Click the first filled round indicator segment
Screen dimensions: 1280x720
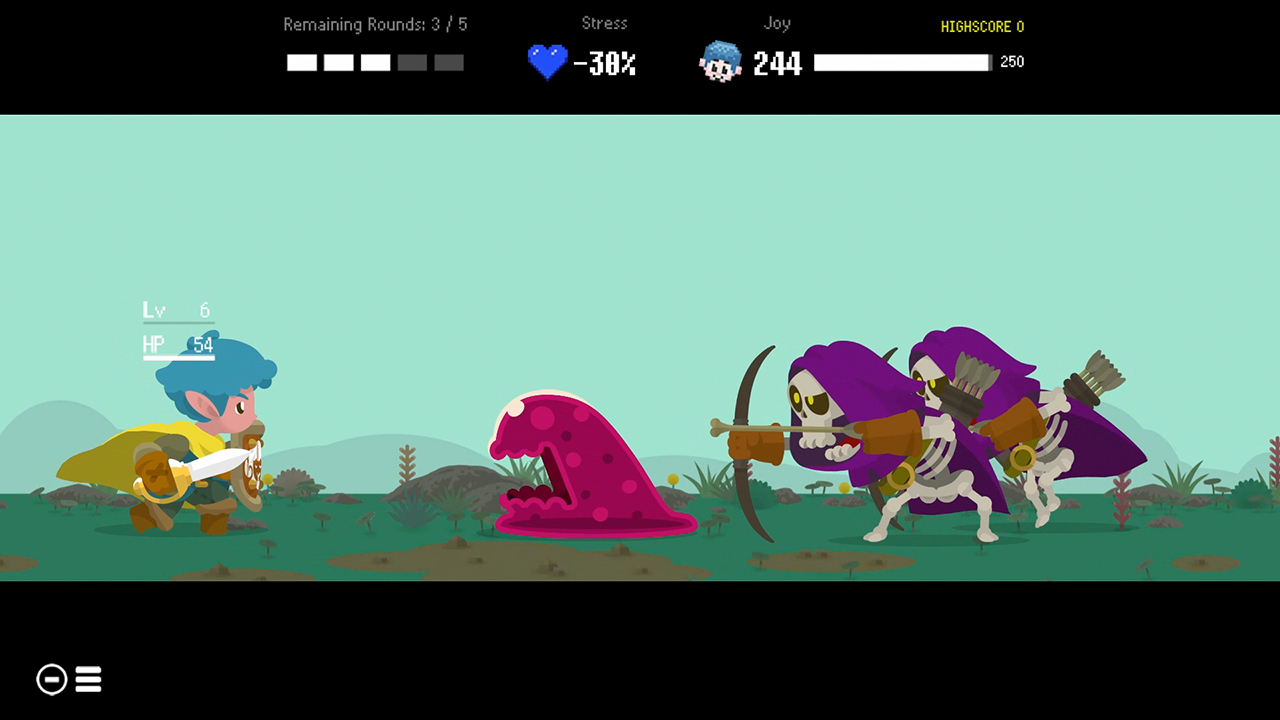301,62
